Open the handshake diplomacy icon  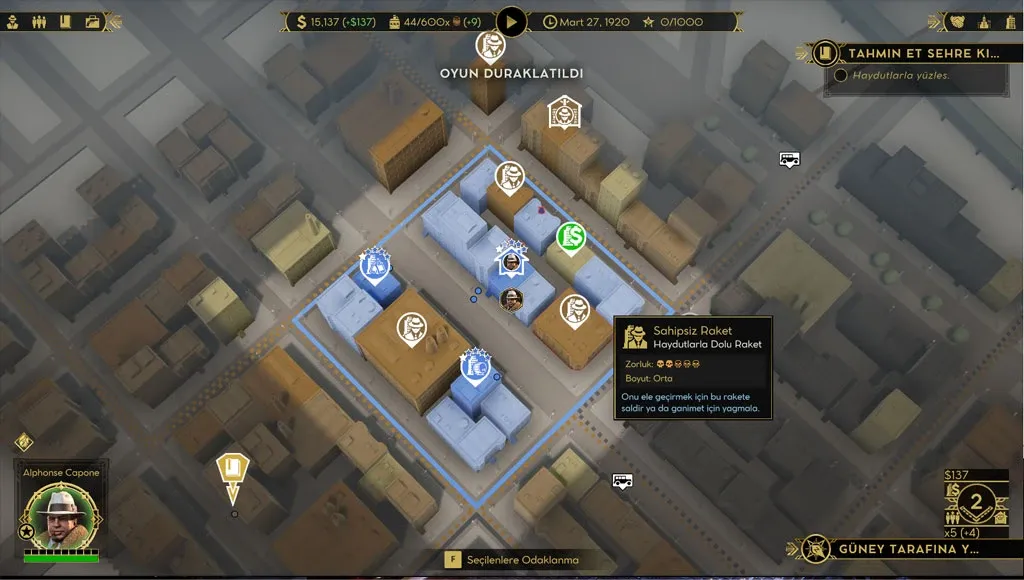[x=959, y=21]
